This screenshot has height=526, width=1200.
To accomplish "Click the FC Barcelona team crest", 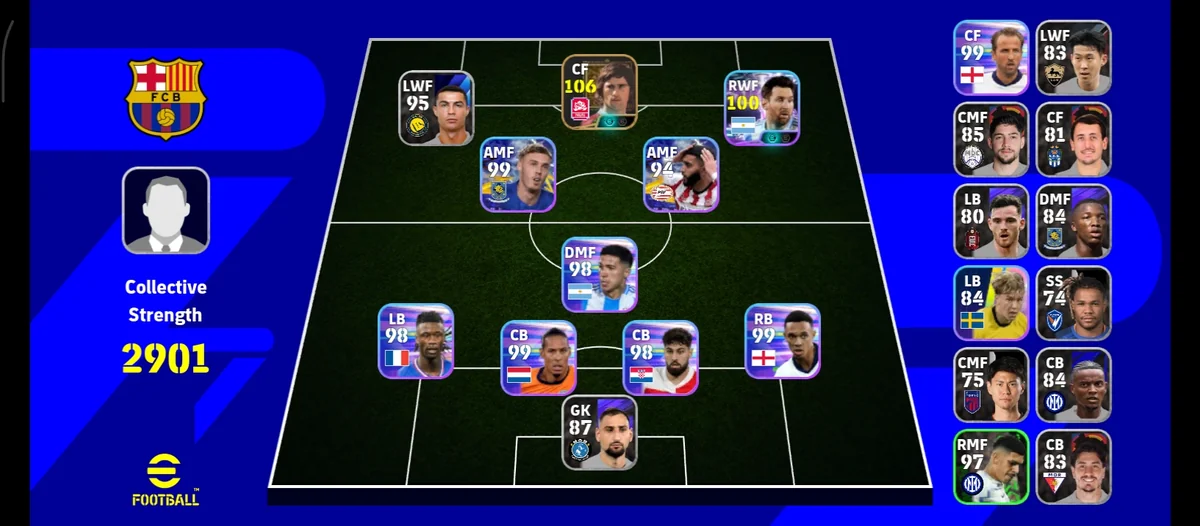I will (166, 97).
